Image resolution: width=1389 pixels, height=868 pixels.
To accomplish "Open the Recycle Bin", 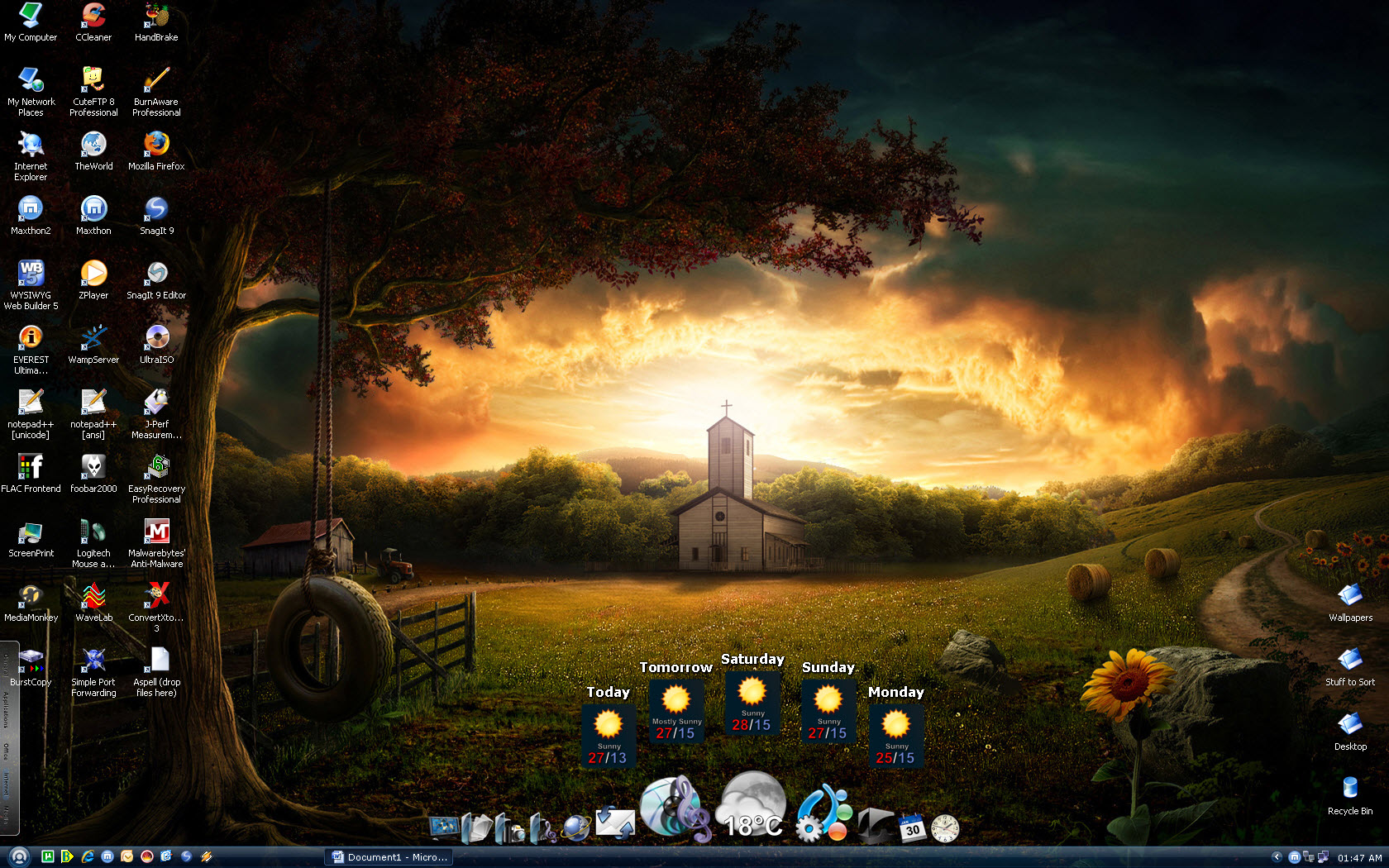I will coord(1350,789).
